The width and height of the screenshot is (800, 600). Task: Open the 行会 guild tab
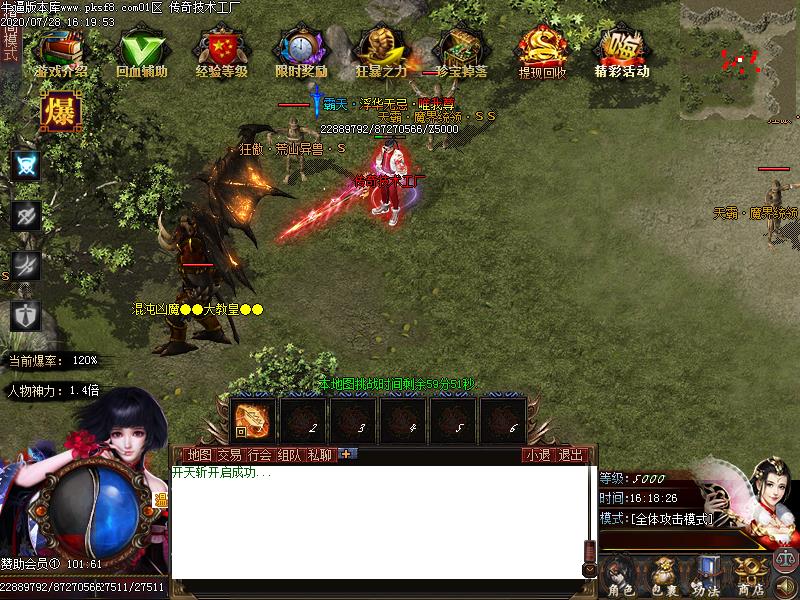260,455
